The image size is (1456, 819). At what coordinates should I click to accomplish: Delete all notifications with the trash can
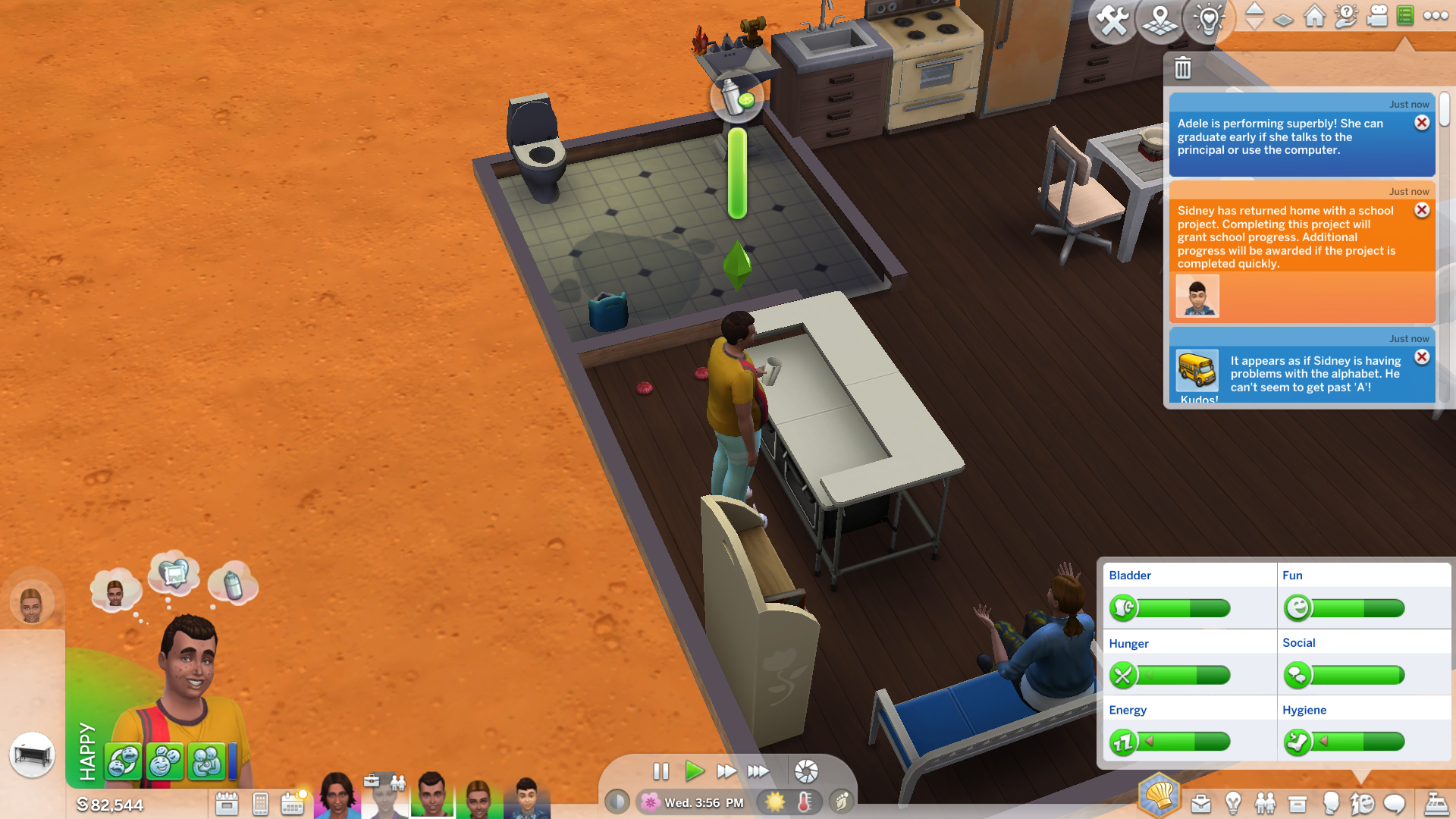[x=1182, y=68]
